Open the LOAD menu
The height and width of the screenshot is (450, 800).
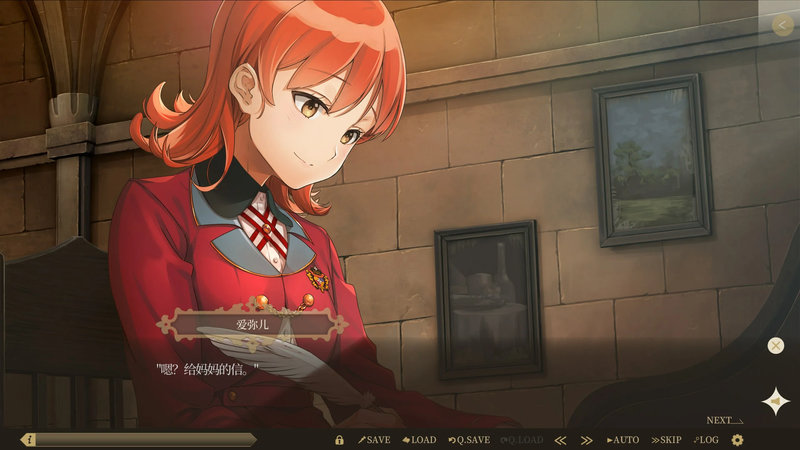pos(420,440)
